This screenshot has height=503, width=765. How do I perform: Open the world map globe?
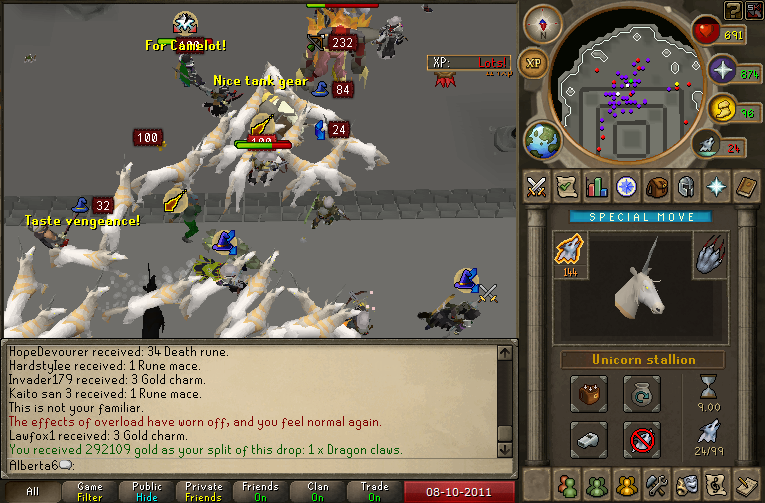pos(543,139)
